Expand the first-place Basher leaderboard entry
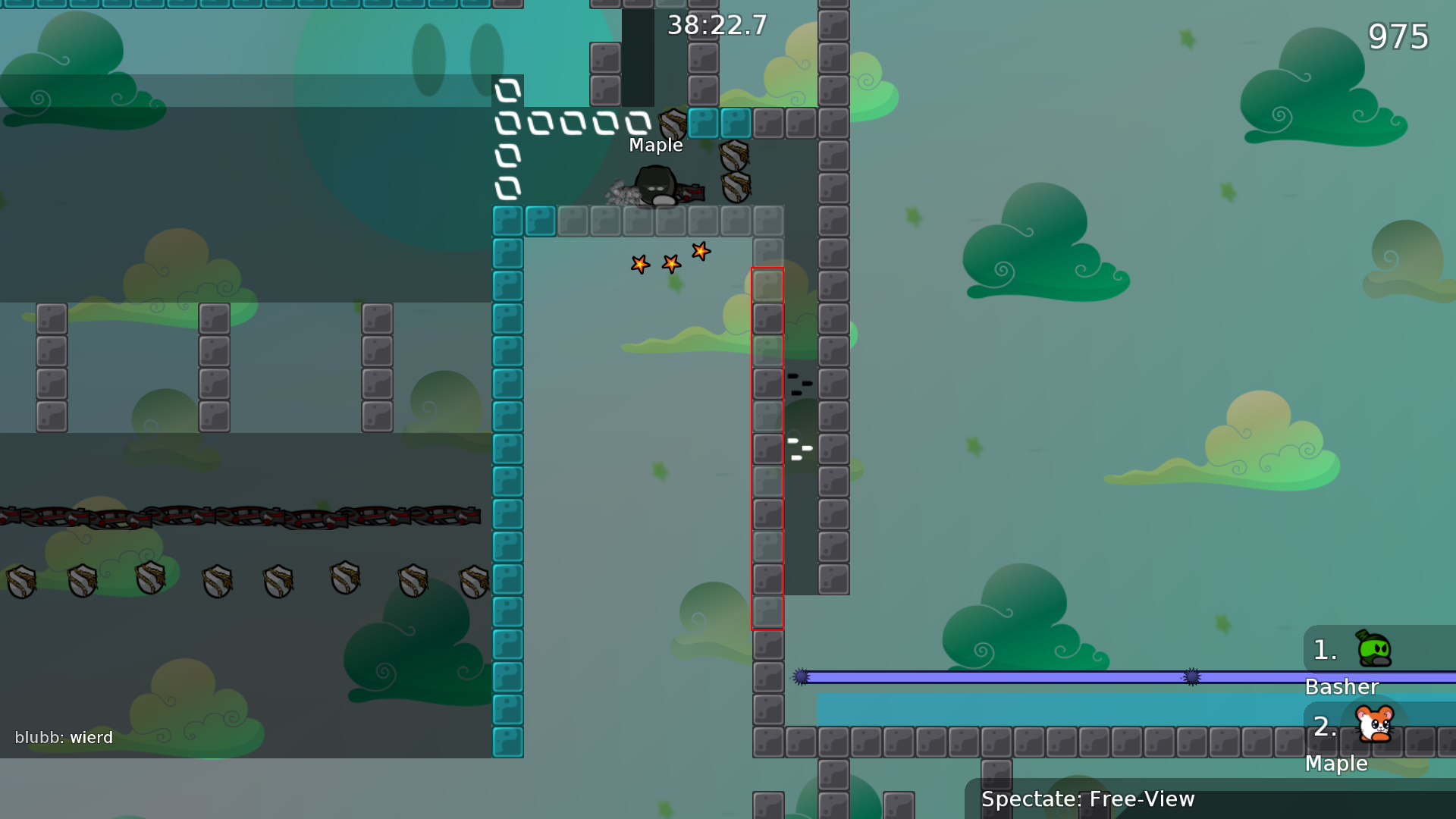1456x819 pixels. pyautogui.click(x=1357, y=652)
